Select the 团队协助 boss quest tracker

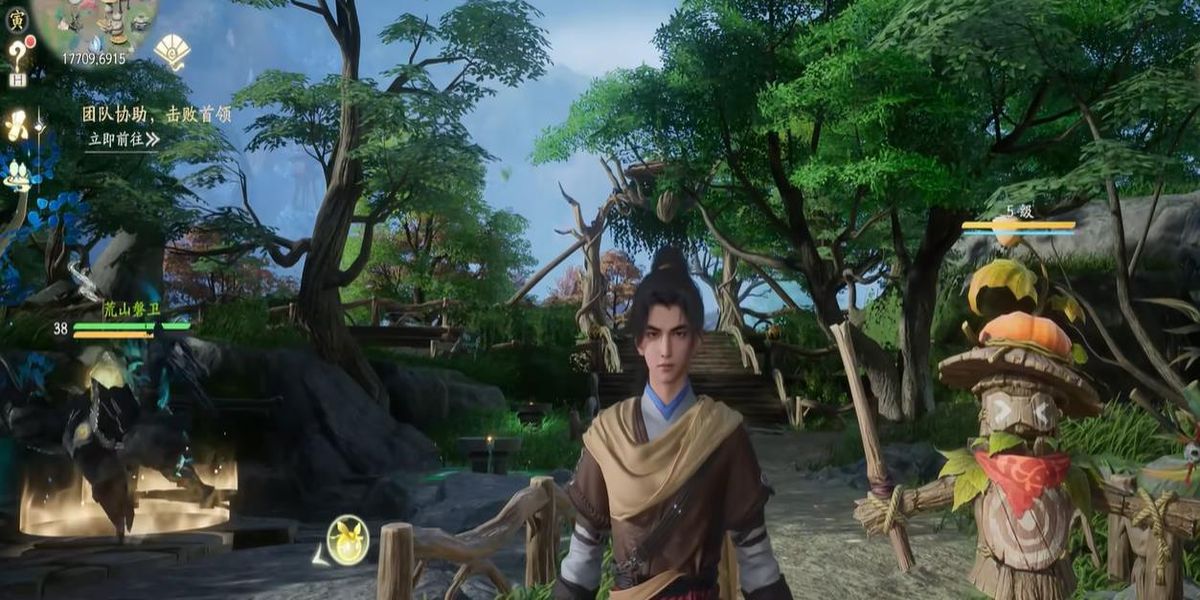click(156, 114)
